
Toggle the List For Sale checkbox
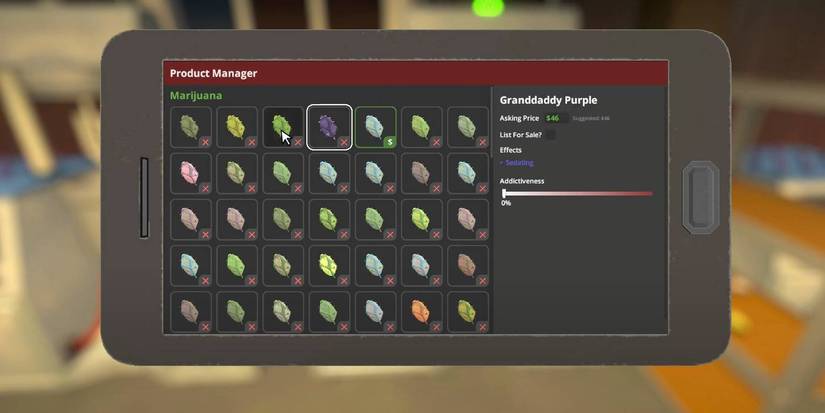tap(549, 134)
